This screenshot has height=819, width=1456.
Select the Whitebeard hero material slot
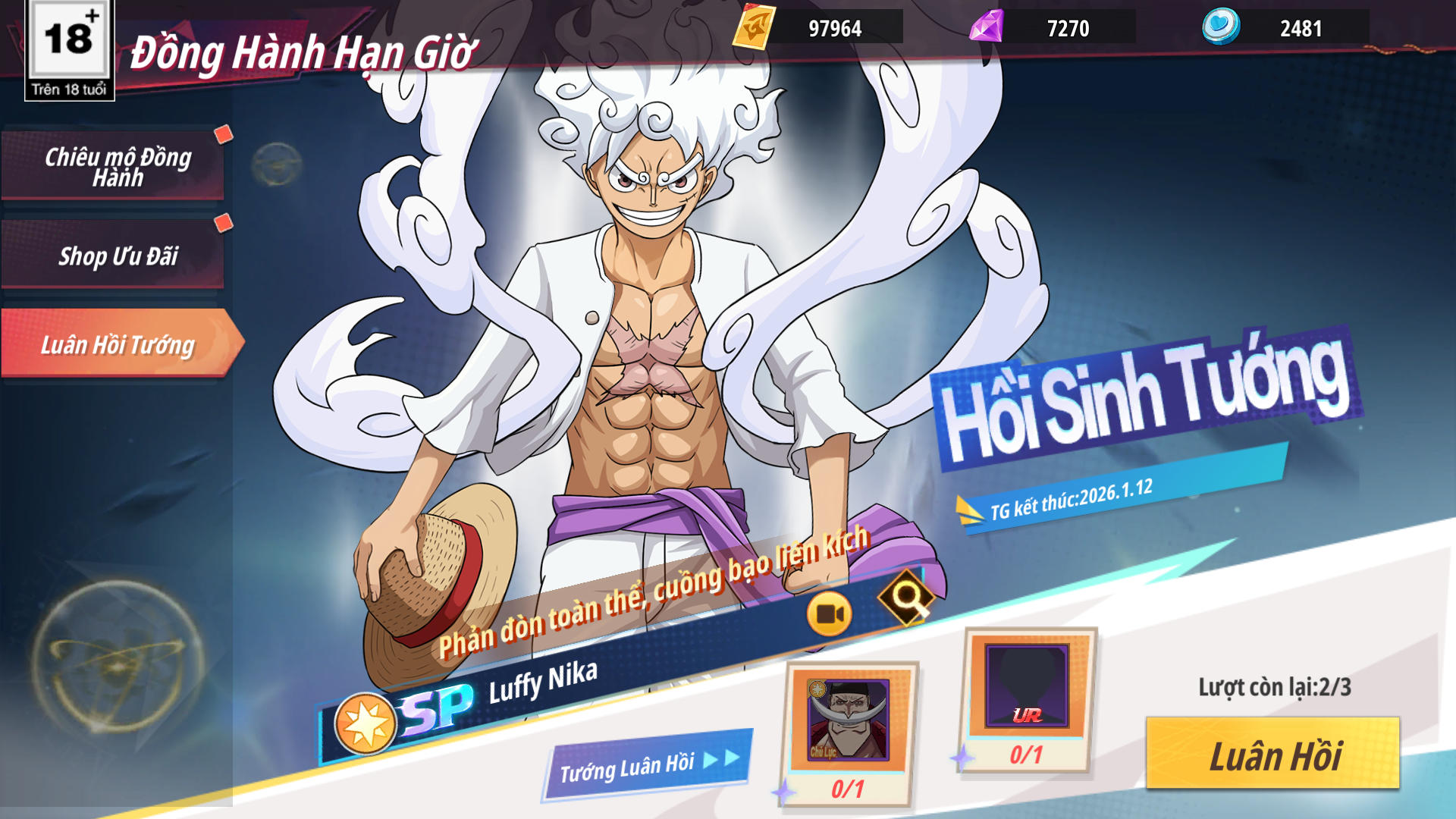[x=848, y=720]
